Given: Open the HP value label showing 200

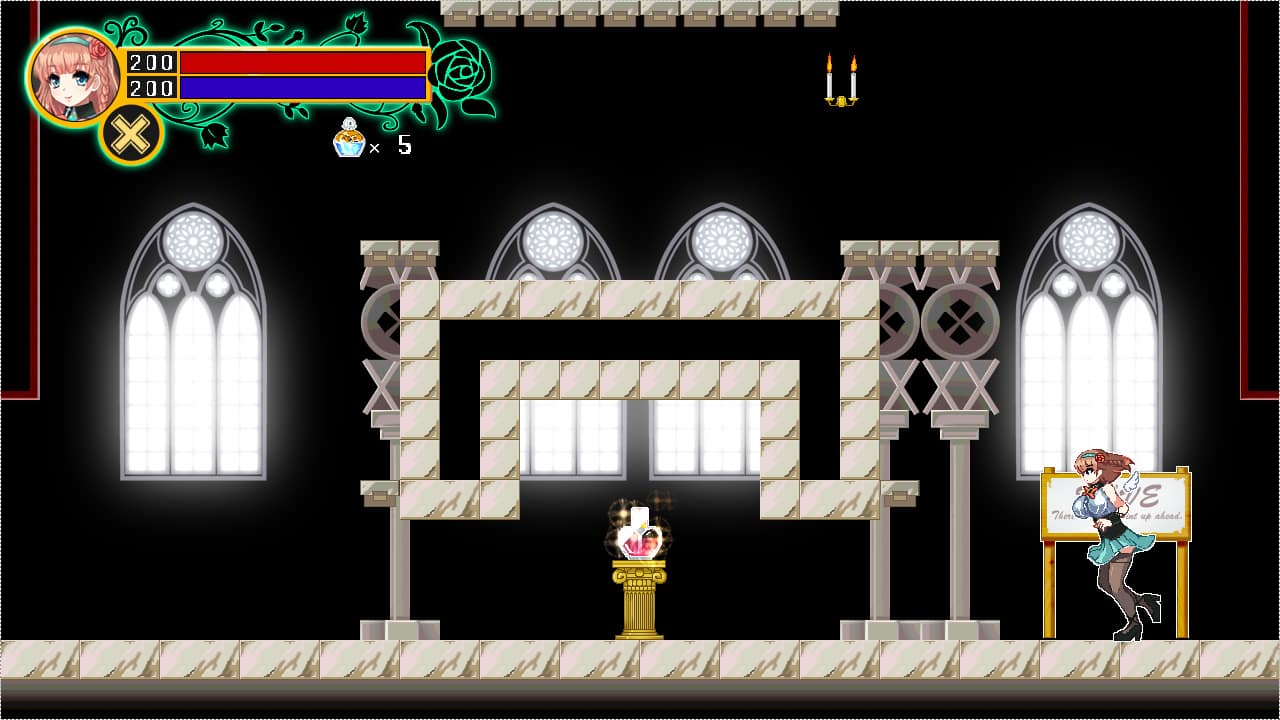Looking at the screenshot, I should pos(150,60).
